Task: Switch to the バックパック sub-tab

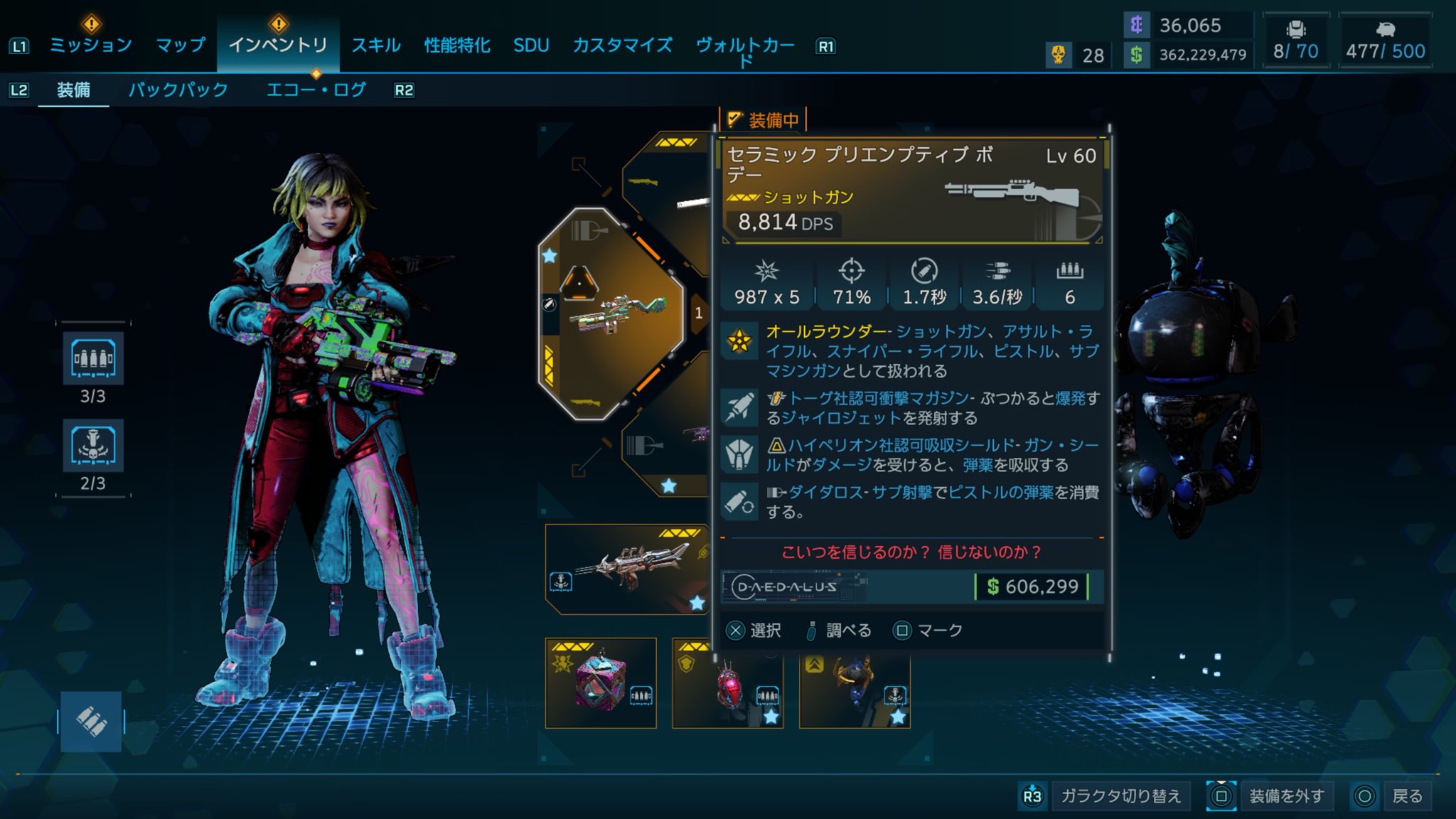Action: pyautogui.click(x=178, y=90)
